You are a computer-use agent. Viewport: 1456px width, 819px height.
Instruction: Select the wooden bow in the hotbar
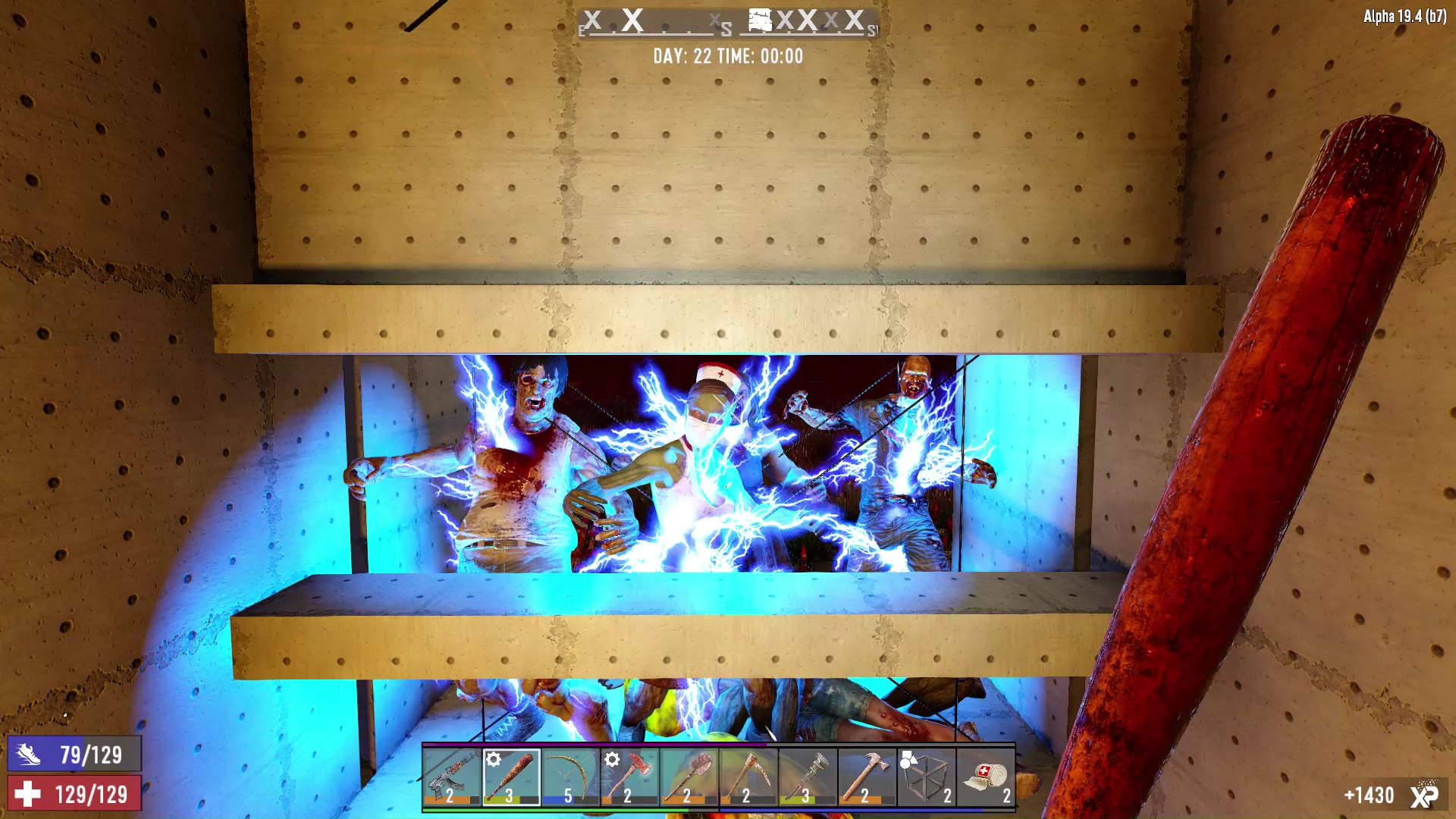click(x=570, y=777)
